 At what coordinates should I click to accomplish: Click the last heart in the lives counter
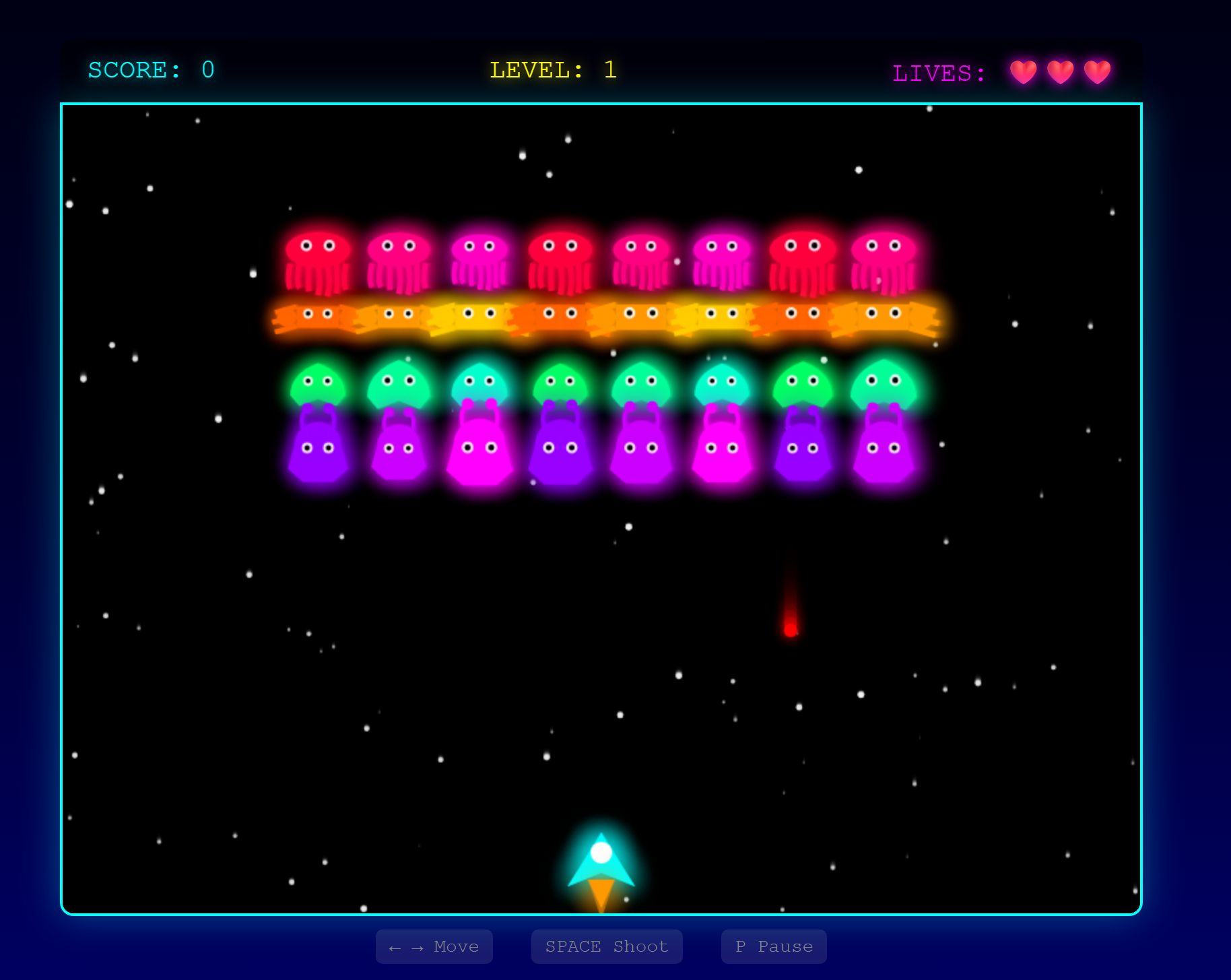[x=1096, y=71]
